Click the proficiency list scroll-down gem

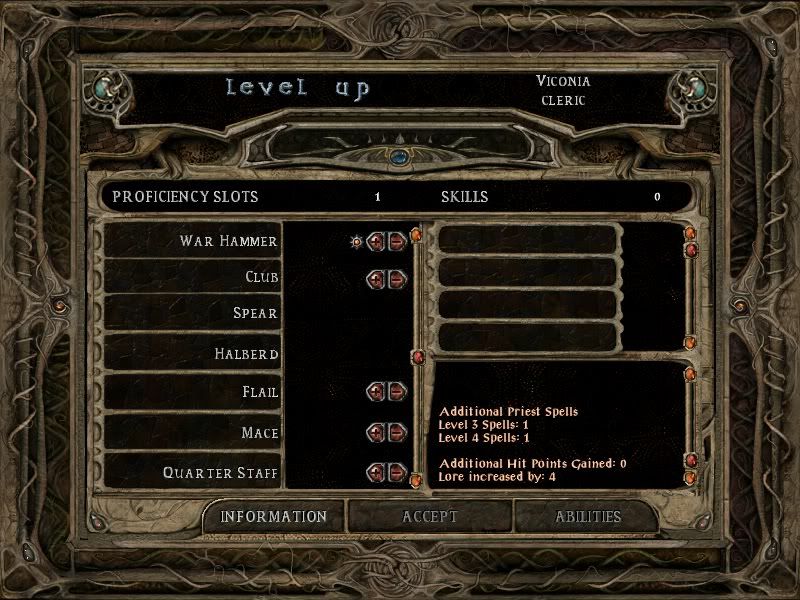point(416,482)
